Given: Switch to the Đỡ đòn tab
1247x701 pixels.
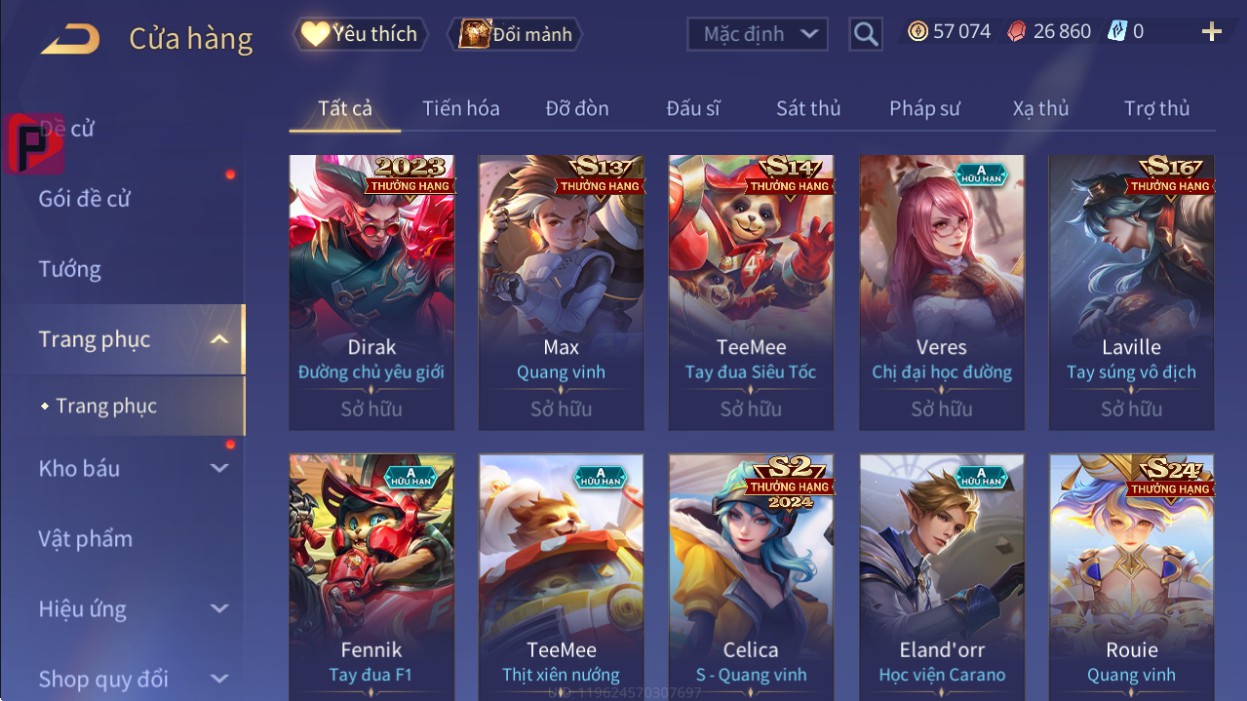Looking at the screenshot, I should [x=577, y=108].
